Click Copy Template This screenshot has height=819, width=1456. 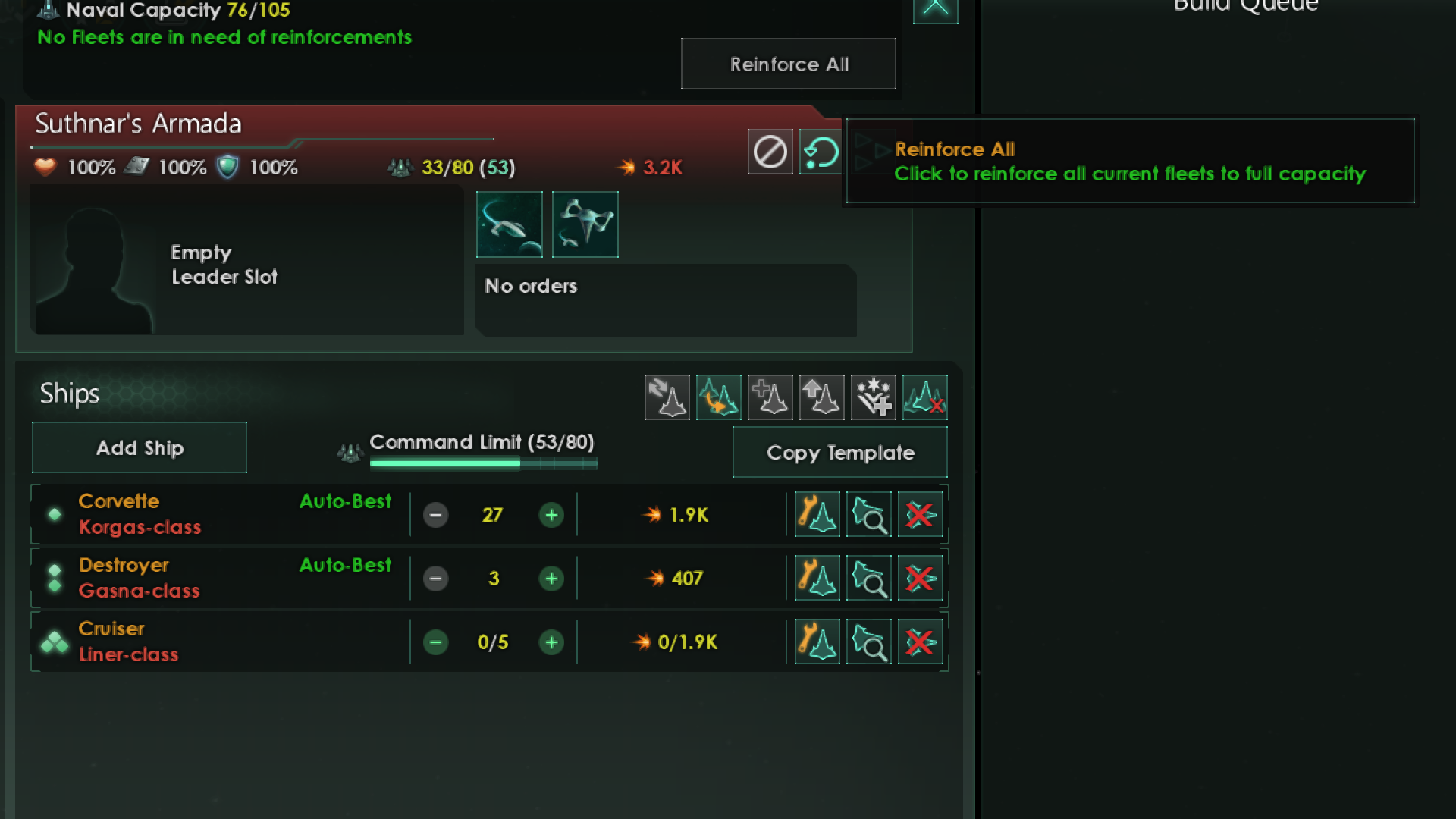840,452
